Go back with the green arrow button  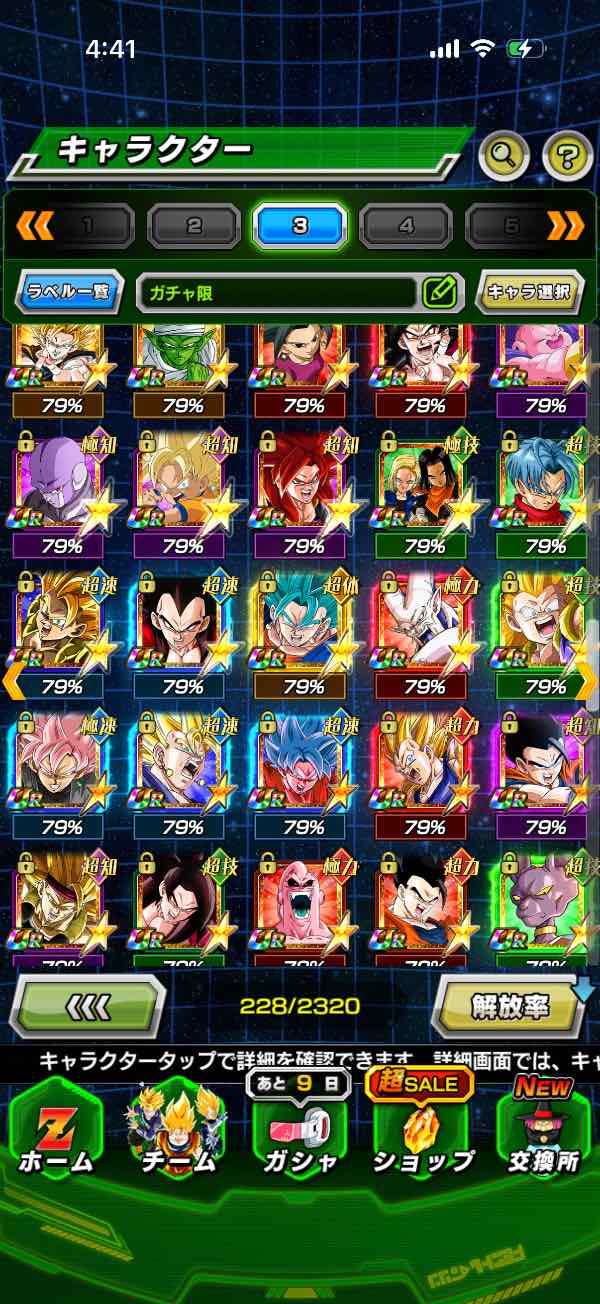point(87,1006)
